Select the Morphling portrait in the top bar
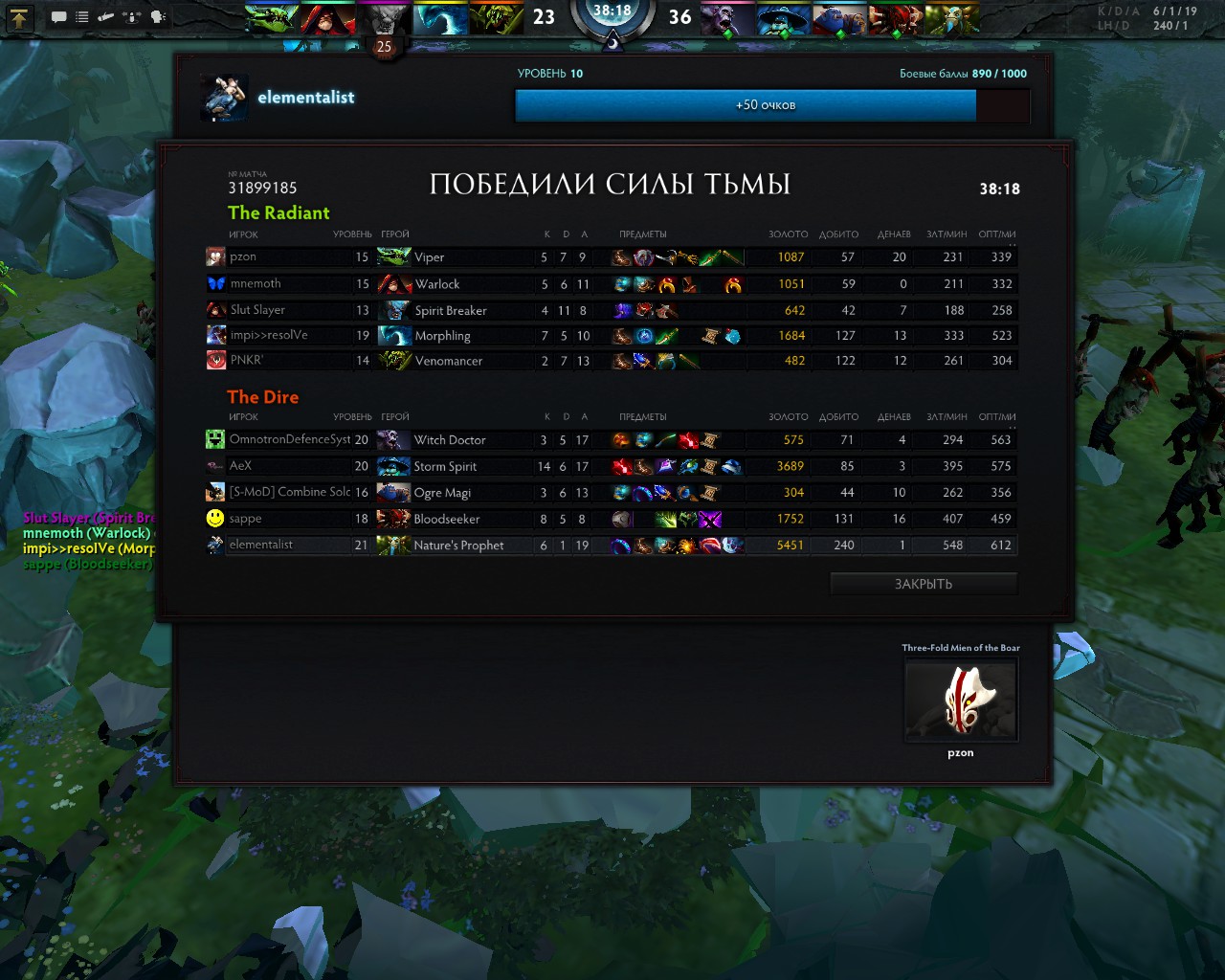 (x=440, y=17)
